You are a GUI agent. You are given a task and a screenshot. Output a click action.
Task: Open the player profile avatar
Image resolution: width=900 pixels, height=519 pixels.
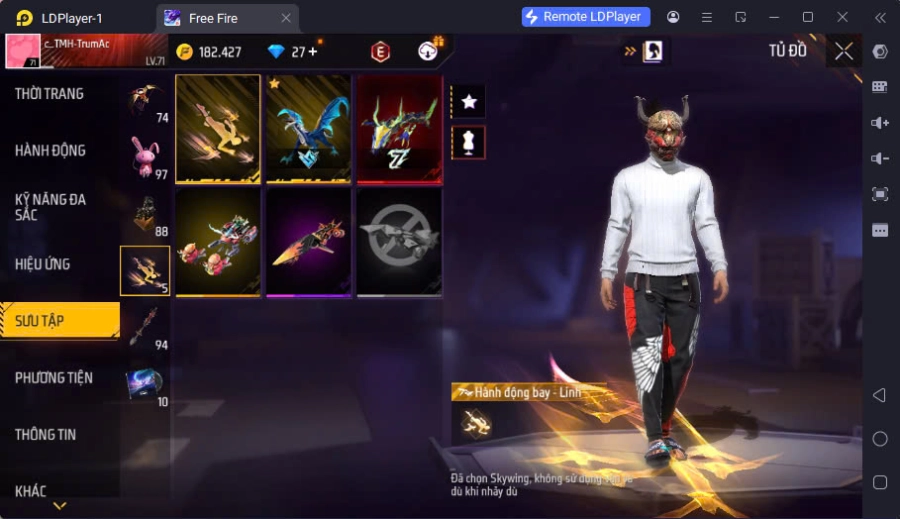point(22,51)
